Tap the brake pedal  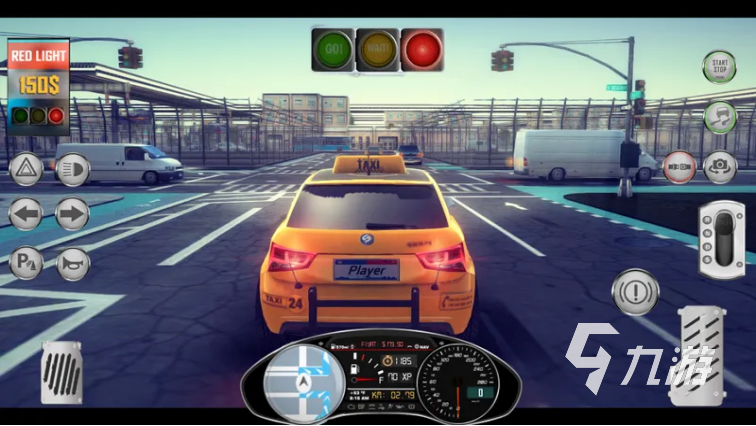(61, 372)
